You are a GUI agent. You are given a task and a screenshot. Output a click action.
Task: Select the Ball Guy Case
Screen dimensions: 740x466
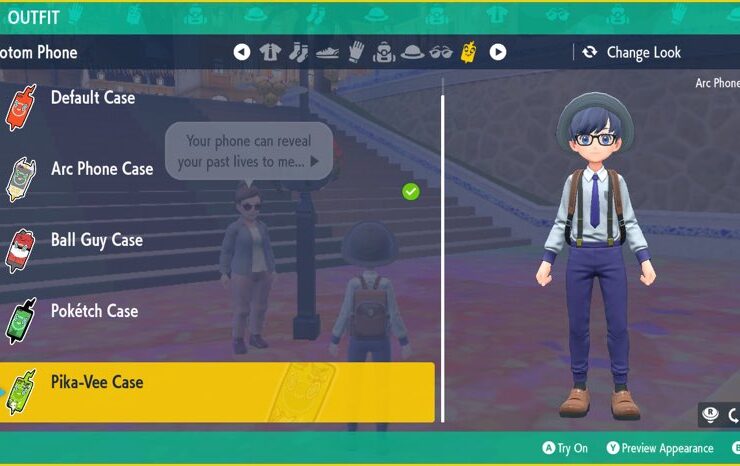96,240
